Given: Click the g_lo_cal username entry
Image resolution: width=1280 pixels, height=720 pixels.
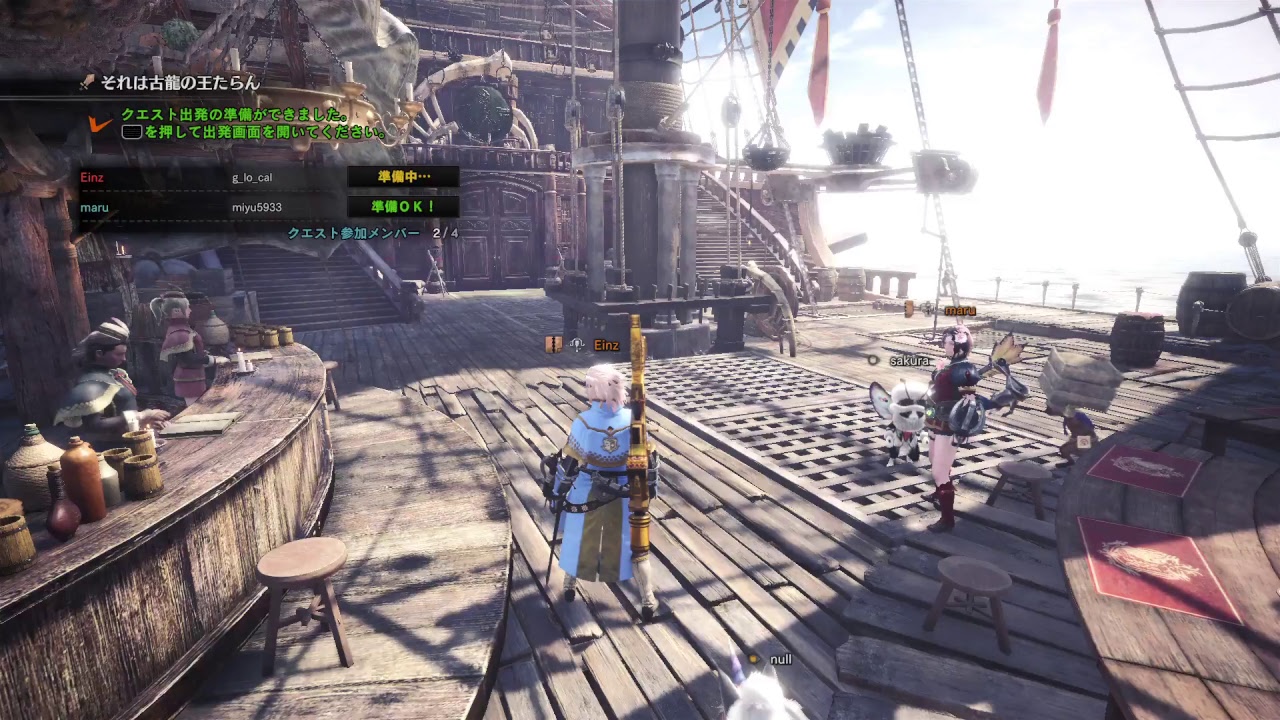Looking at the screenshot, I should [252, 176].
